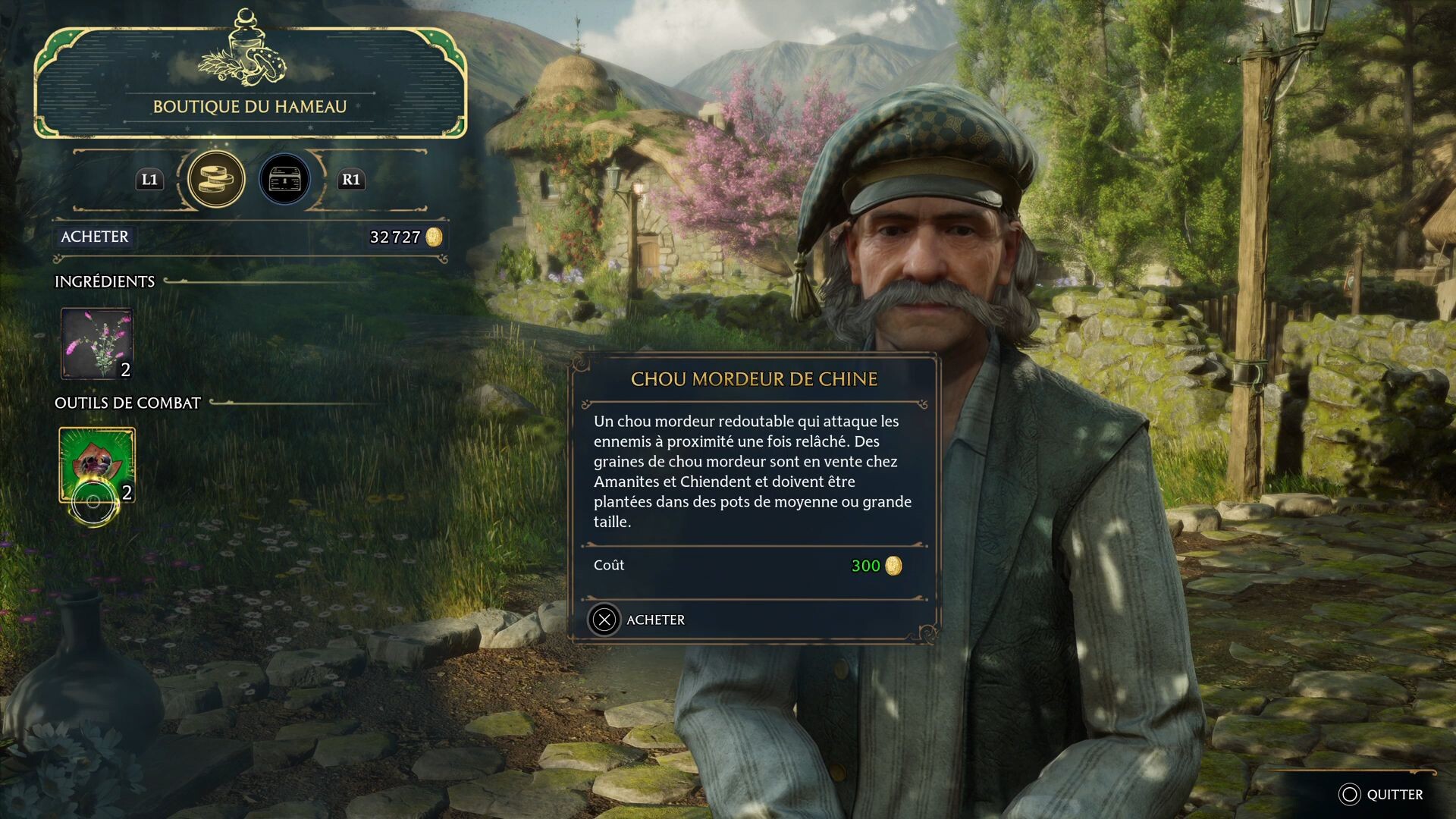Switch to the ACHETER tab
Image resolution: width=1456 pixels, height=819 pixels.
coord(94,237)
